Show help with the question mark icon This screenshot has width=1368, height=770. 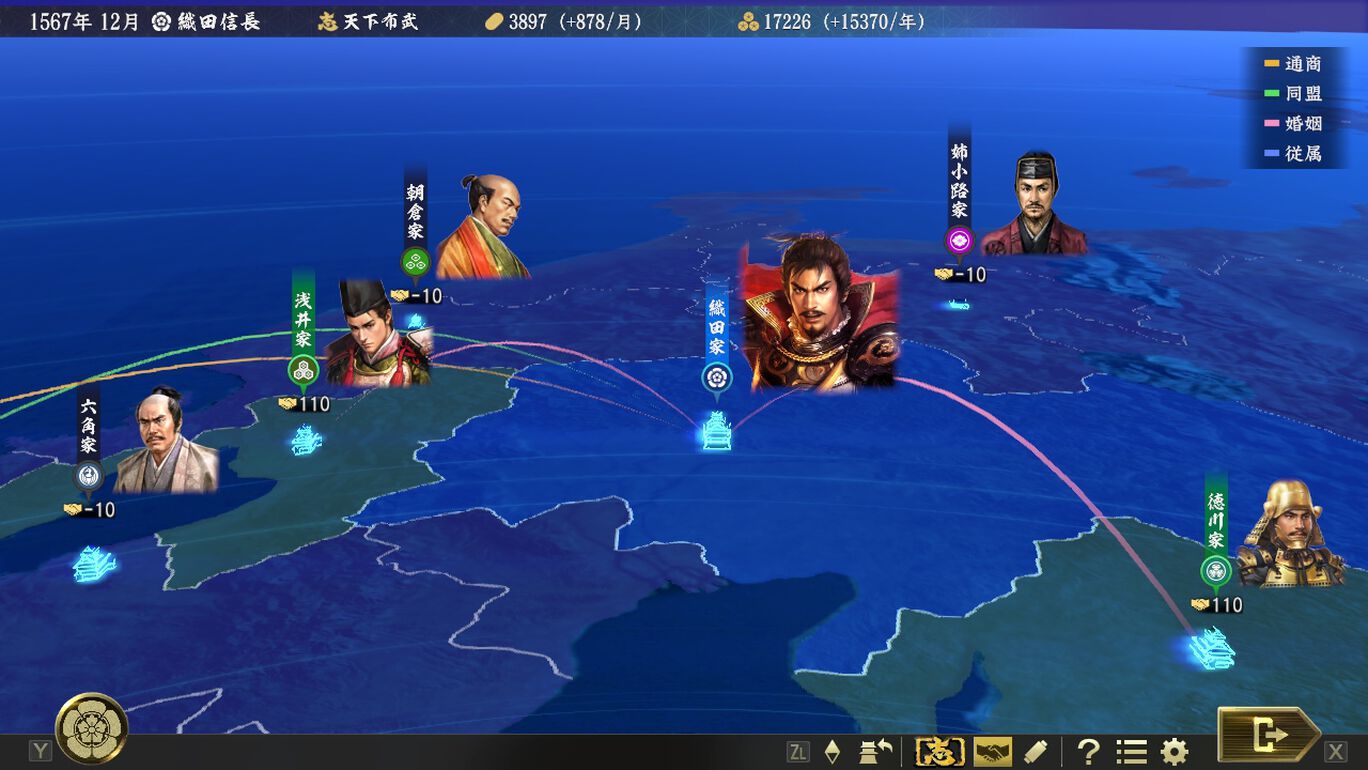[1088, 752]
